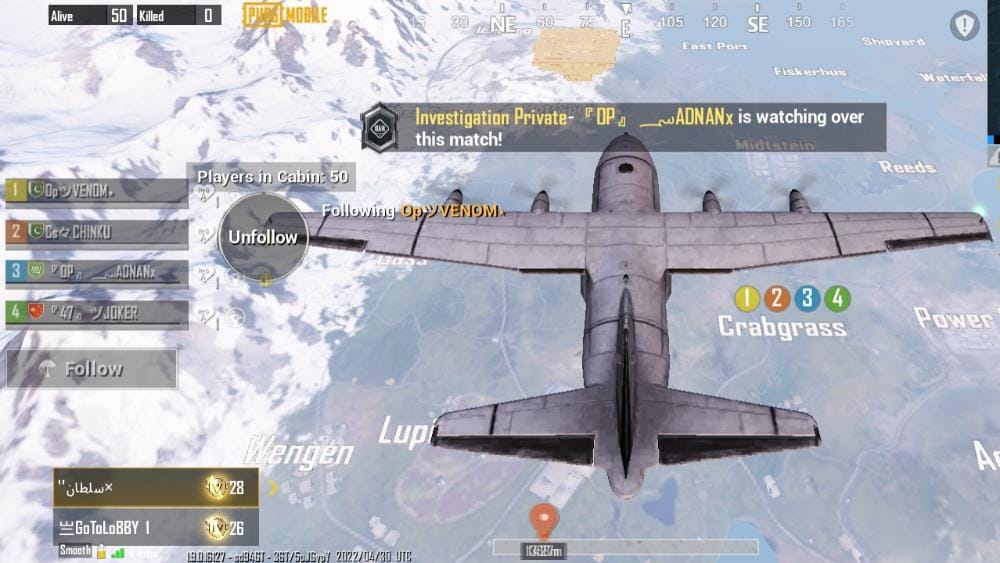Image resolution: width=1000 pixels, height=563 pixels.
Task: Toggle the voice icon beside JOKER
Action: pyautogui.click(x=206, y=315)
